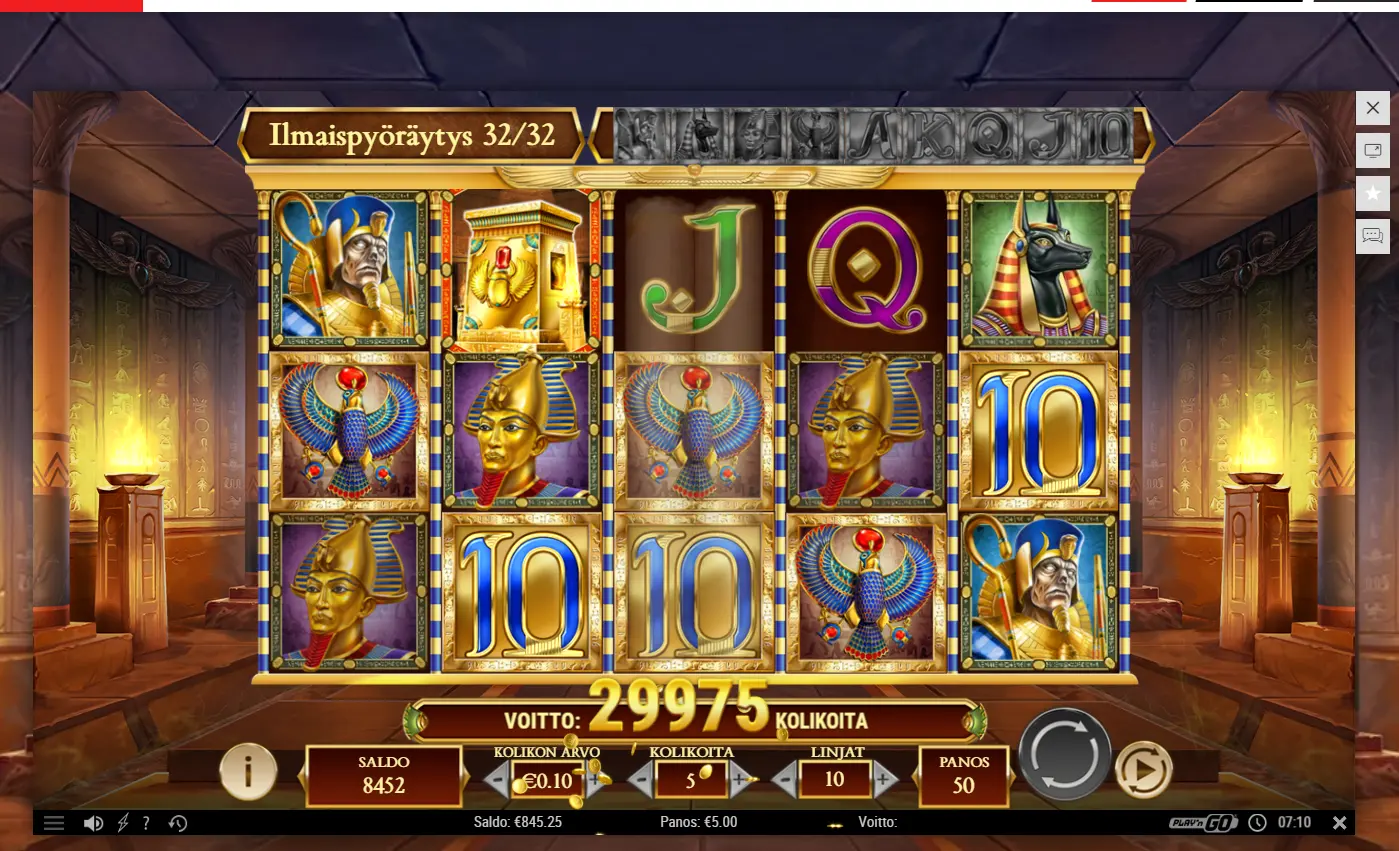Screen dimensions: 1399x851
Task: Start autoplay with the gold play button
Action: [1144, 770]
